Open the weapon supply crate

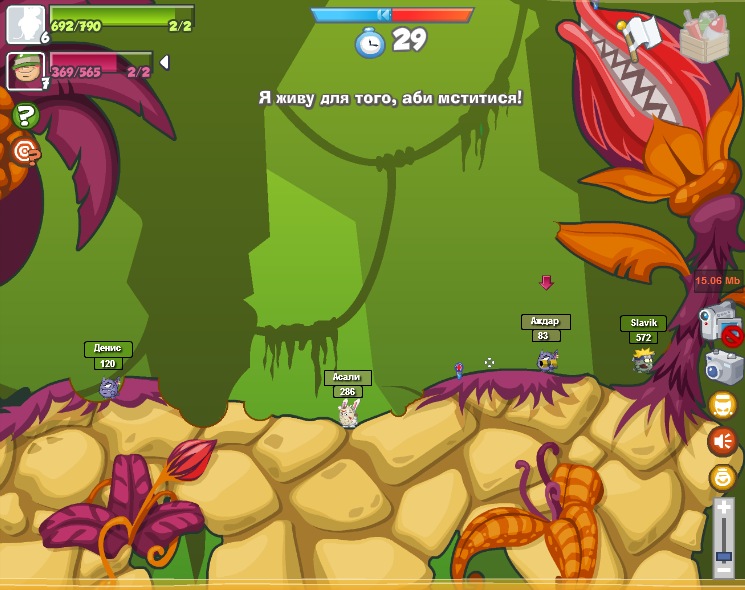coord(704,37)
